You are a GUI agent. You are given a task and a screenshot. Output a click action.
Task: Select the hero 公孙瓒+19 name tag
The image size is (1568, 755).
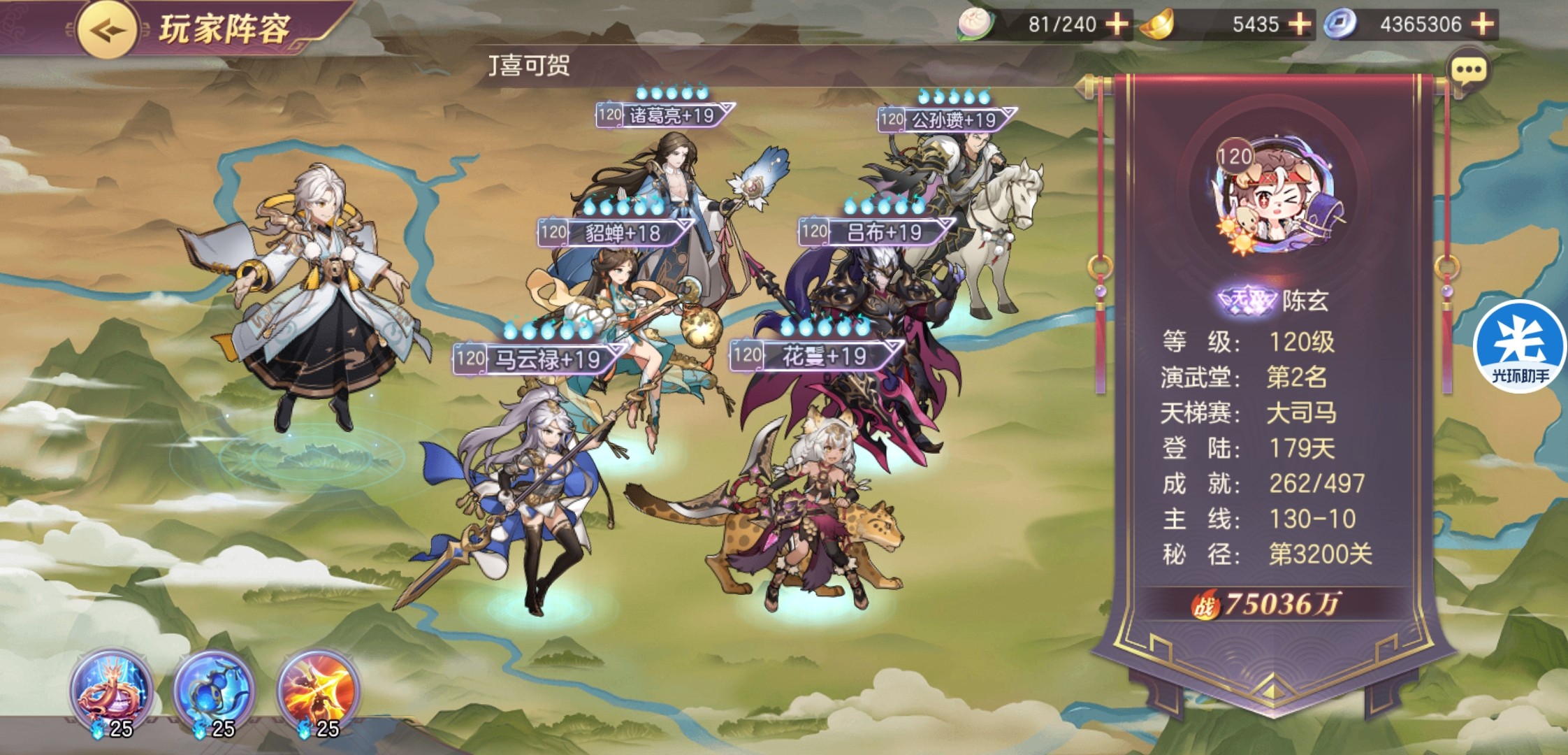(945, 120)
